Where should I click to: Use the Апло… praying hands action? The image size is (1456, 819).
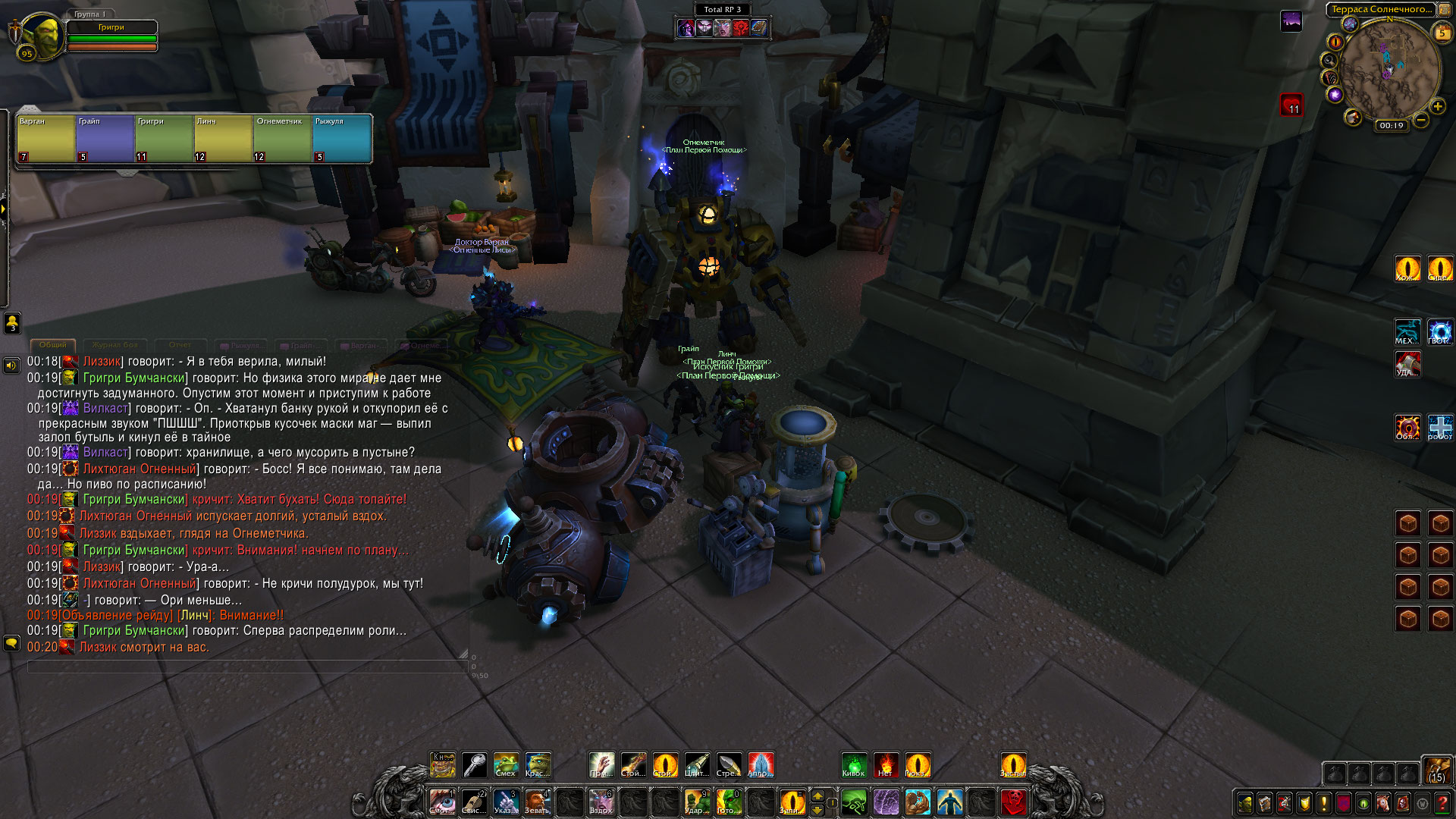tap(761, 764)
